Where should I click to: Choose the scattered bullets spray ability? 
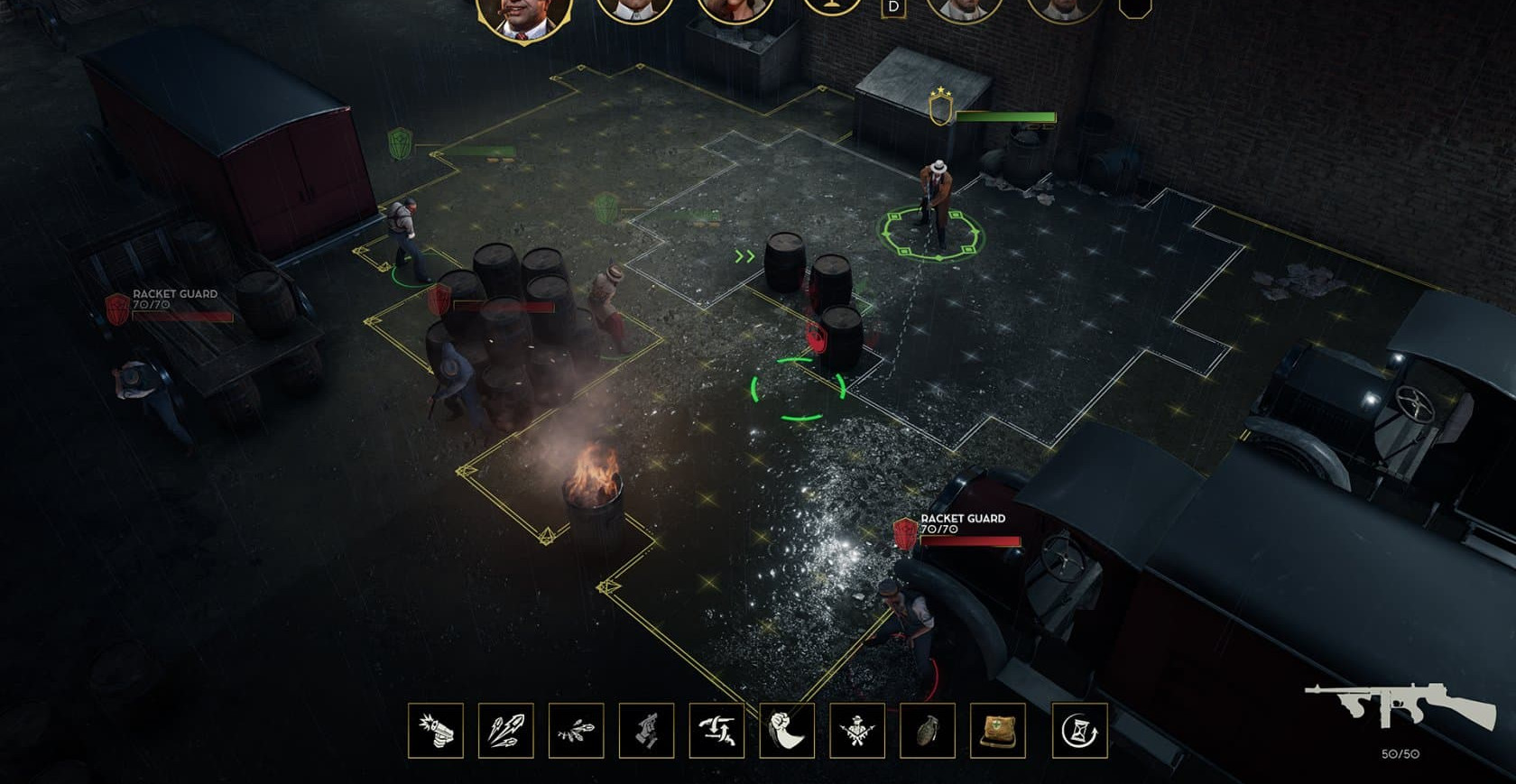pyautogui.click(x=576, y=731)
